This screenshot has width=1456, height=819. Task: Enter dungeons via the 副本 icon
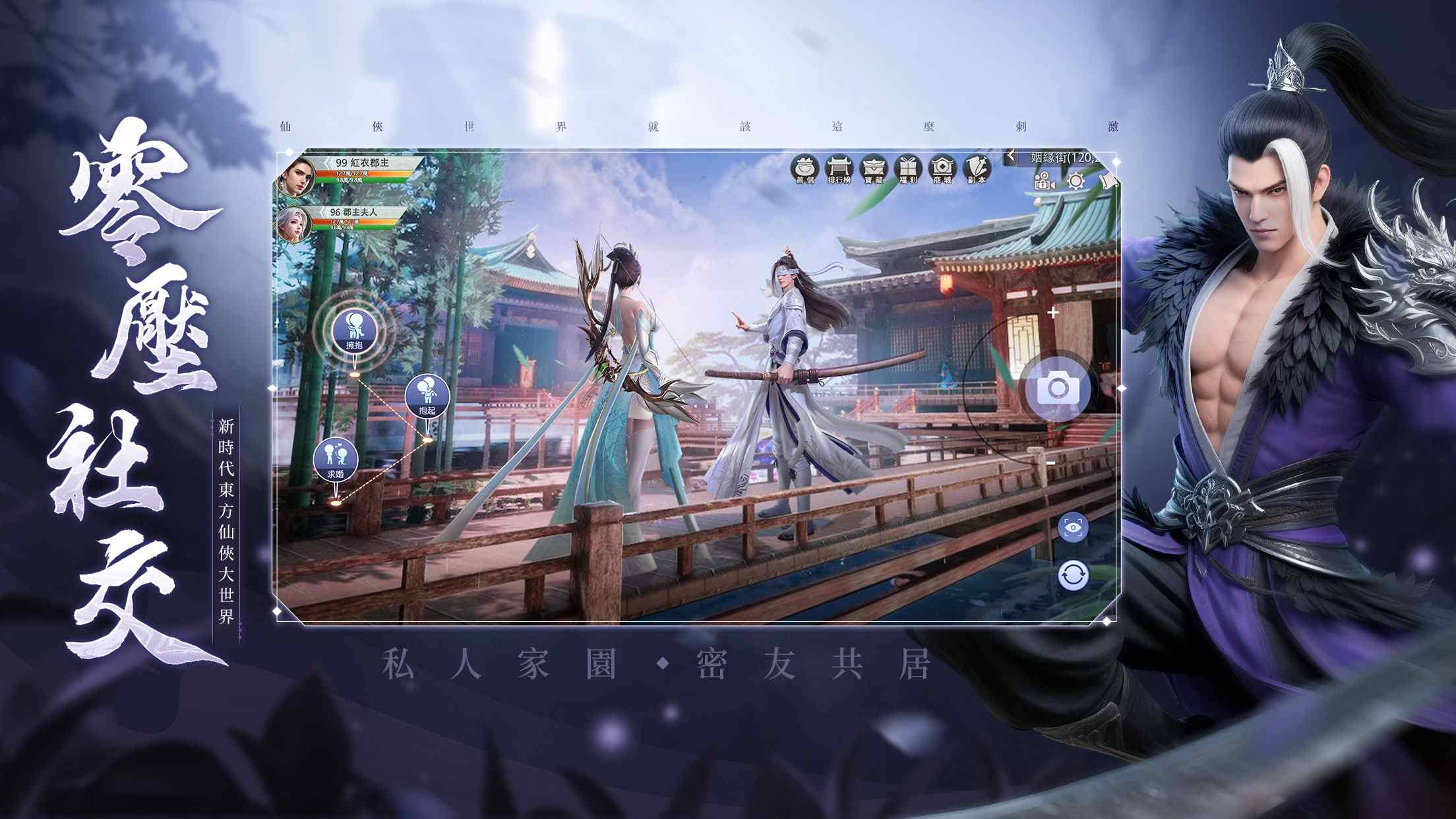977,170
